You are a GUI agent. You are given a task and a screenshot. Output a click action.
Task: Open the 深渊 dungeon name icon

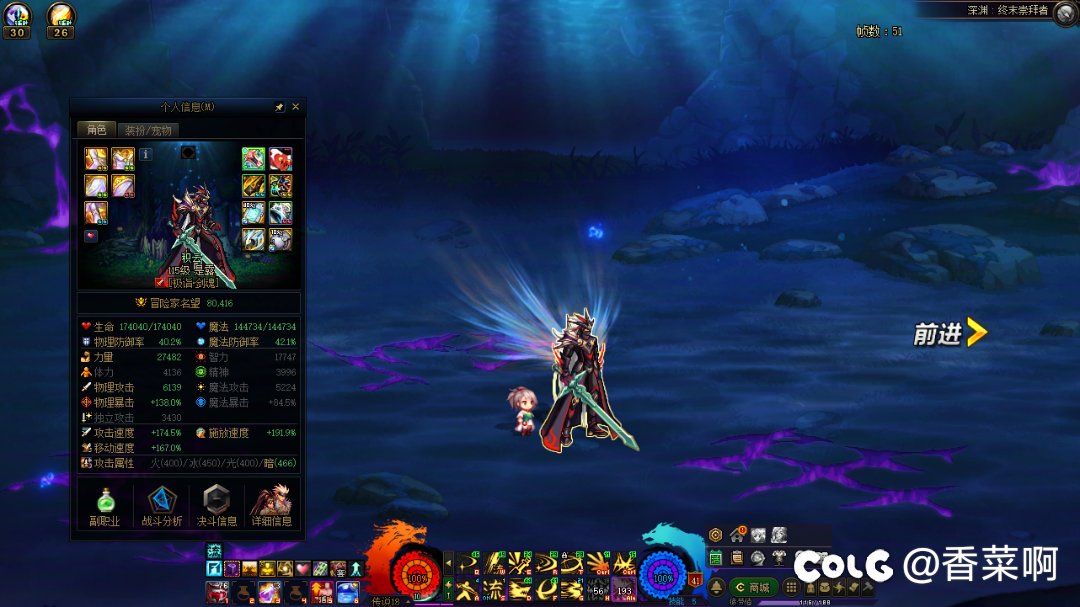click(x=1066, y=11)
